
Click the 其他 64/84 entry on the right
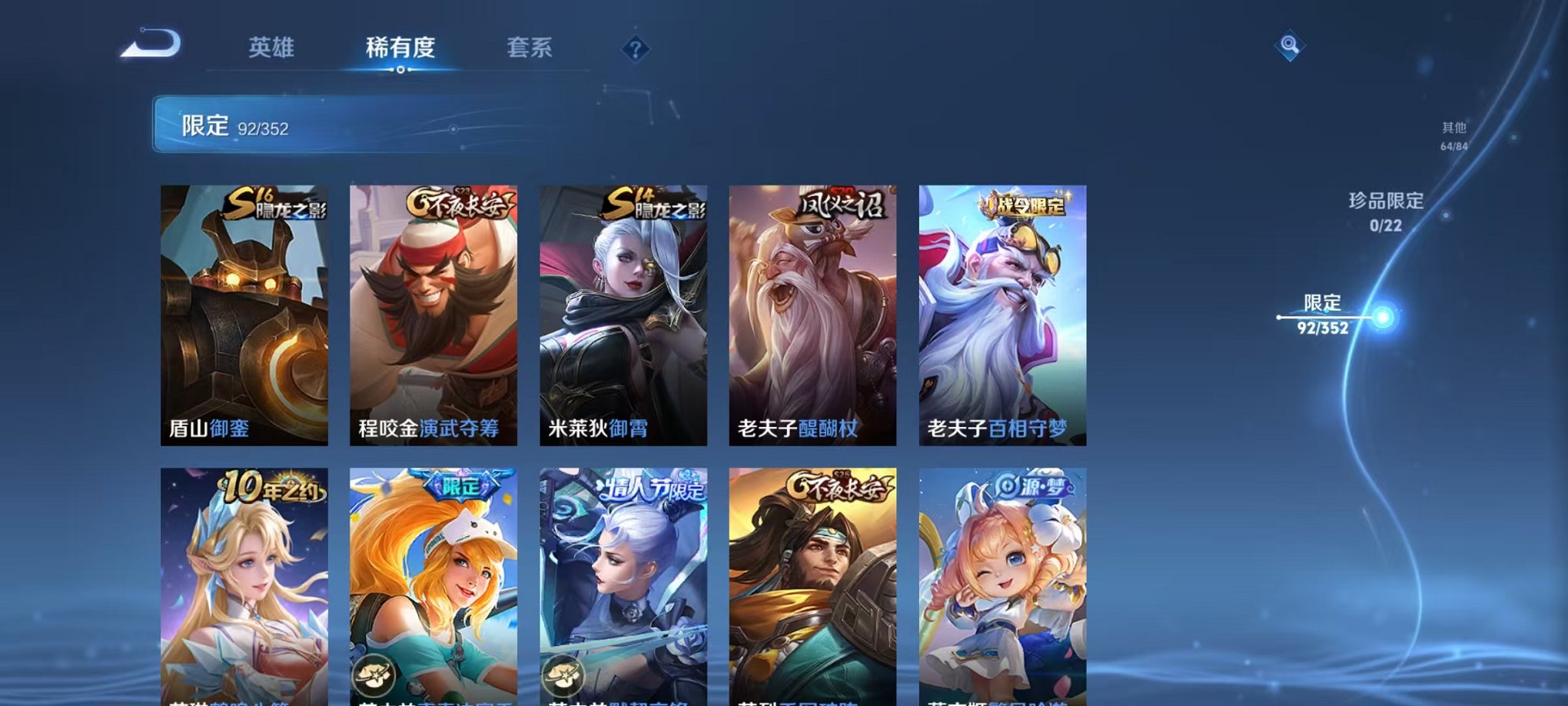tap(1454, 135)
